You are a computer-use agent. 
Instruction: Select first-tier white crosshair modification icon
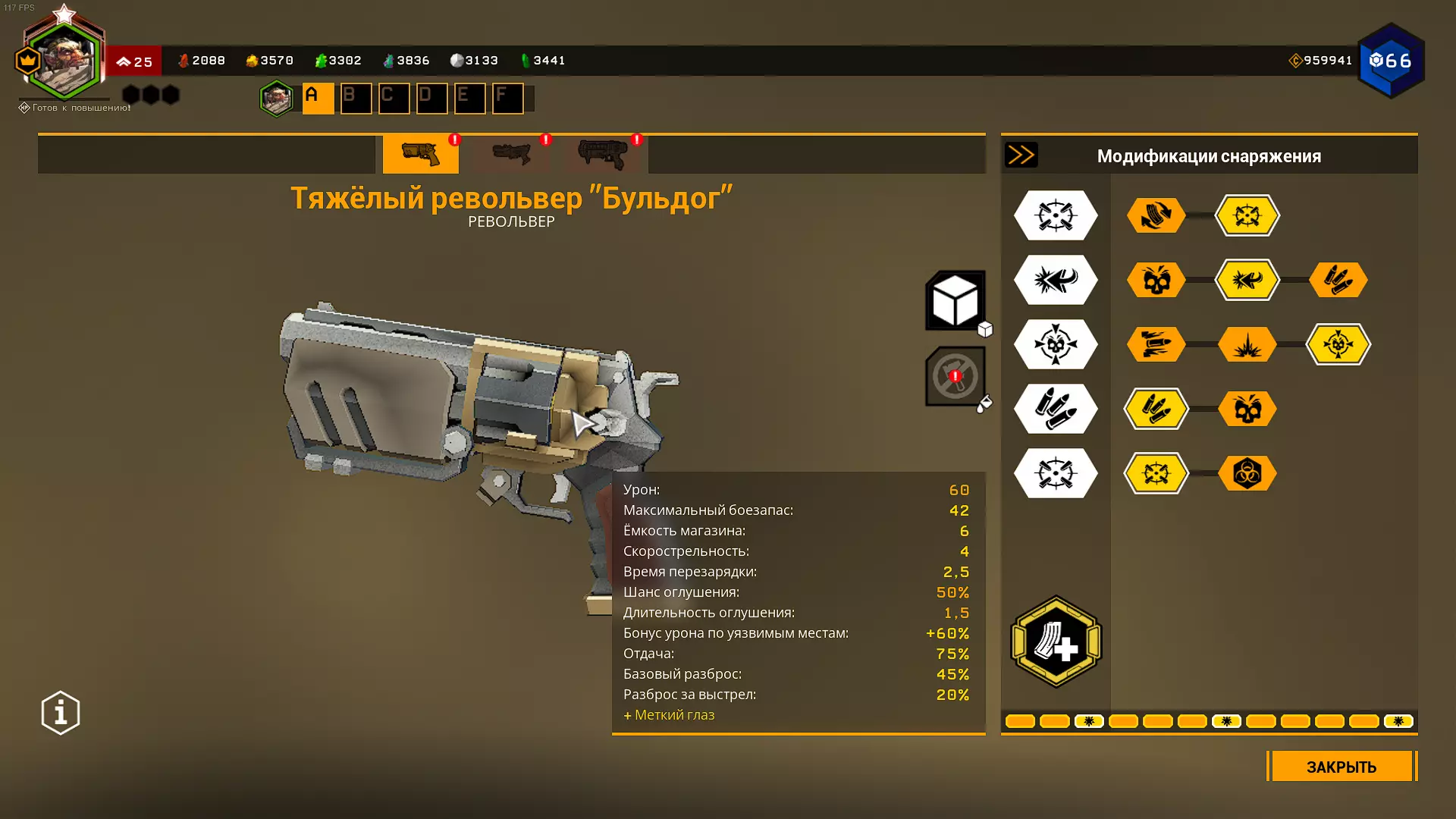point(1056,215)
